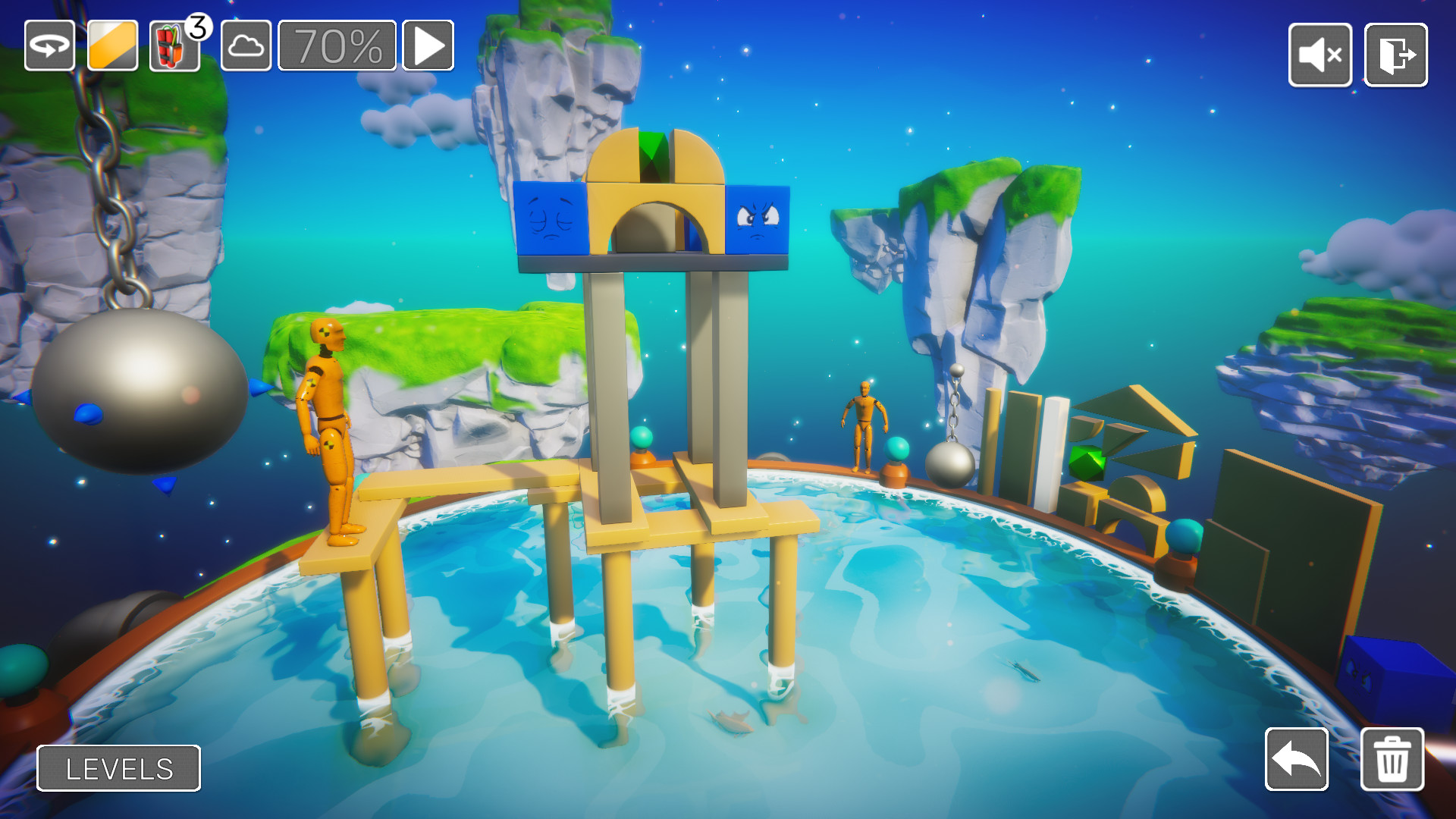This screenshot has width=1456, height=819.
Task: Click the 70% progress indicator
Action: [x=336, y=47]
